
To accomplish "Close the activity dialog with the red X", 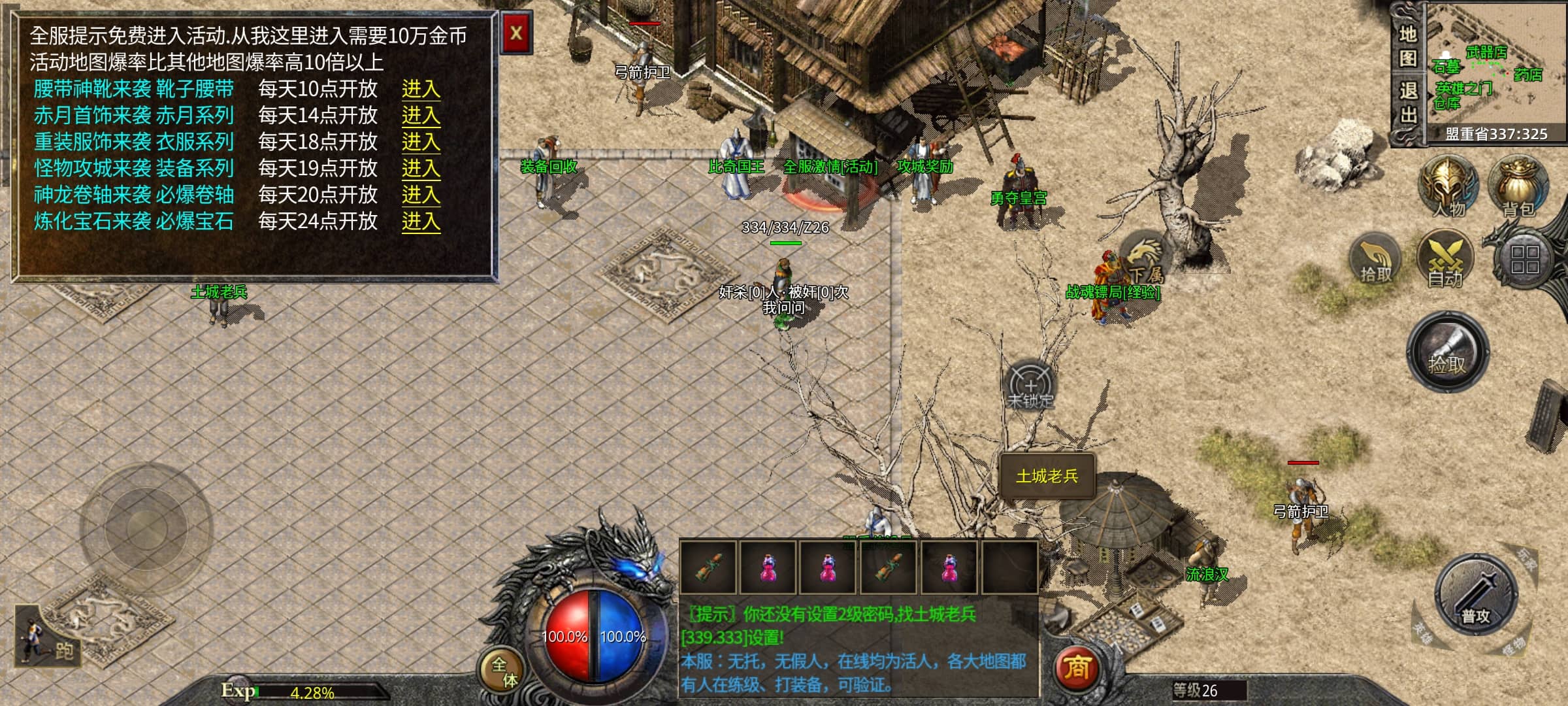I will pos(516,33).
